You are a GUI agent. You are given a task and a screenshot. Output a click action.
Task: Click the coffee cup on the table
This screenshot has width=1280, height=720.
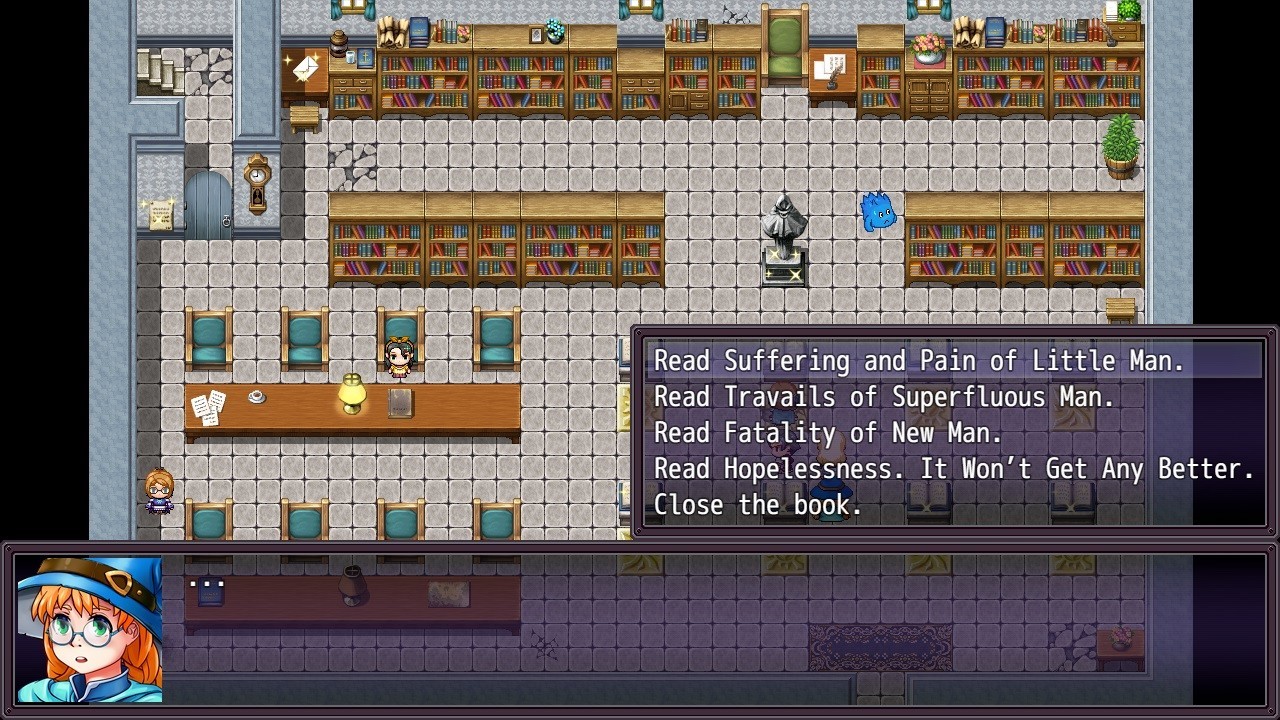click(x=257, y=397)
